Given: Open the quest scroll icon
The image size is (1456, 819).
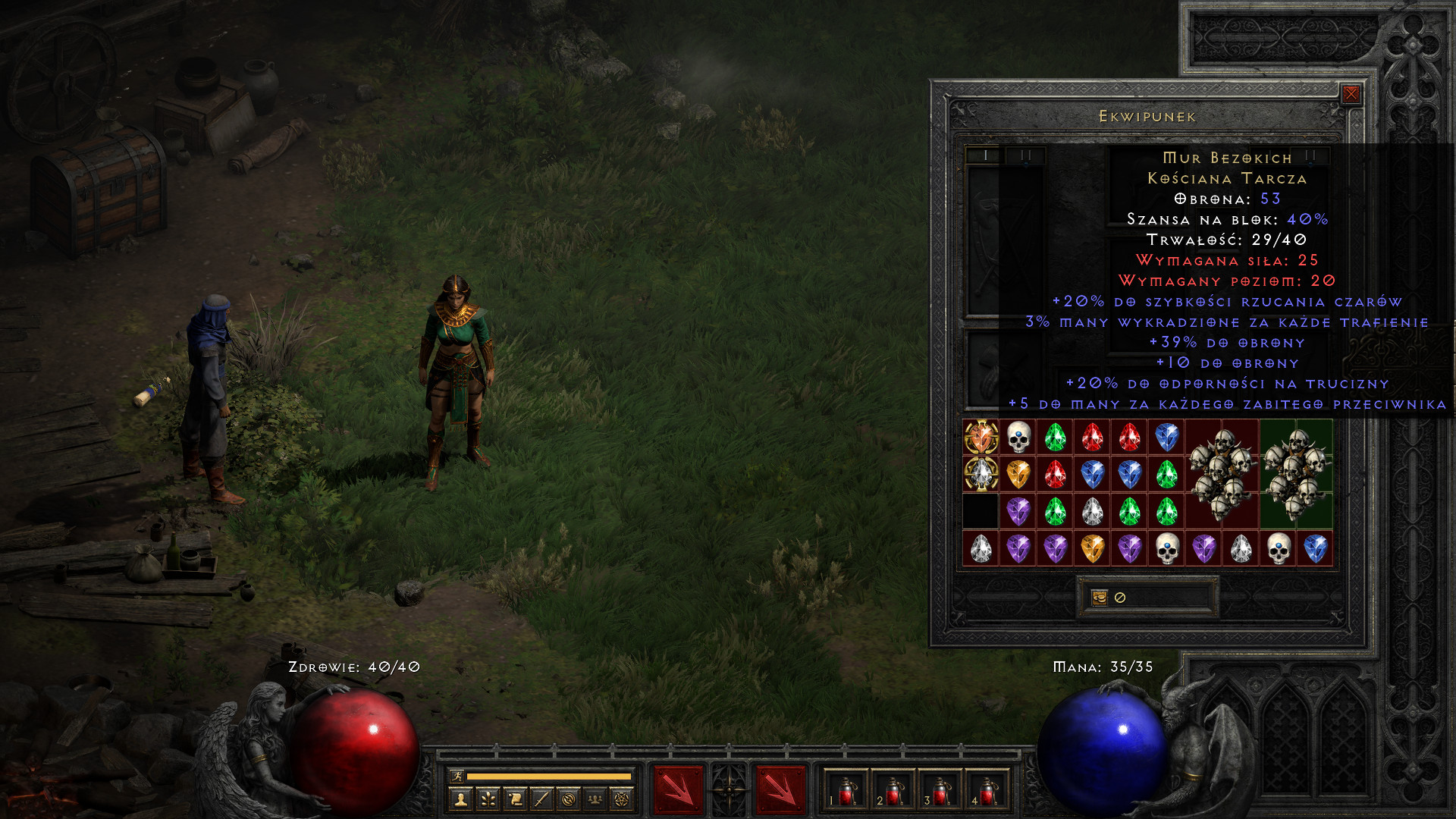Looking at the screenshot, I should 515,799.
